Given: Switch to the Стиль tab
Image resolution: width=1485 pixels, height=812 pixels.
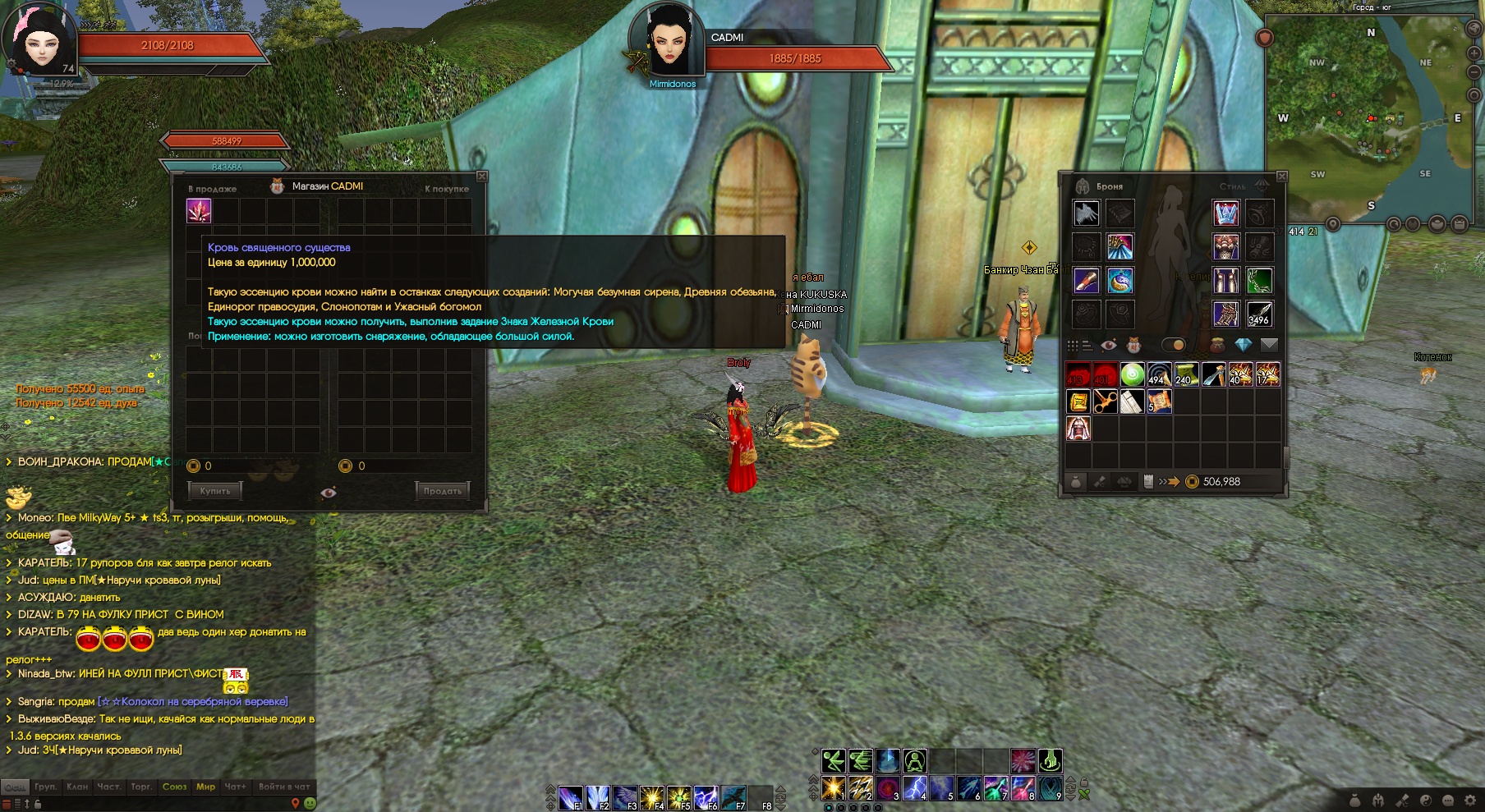Looking at the screenshot, I should [x=1232, y=186].
